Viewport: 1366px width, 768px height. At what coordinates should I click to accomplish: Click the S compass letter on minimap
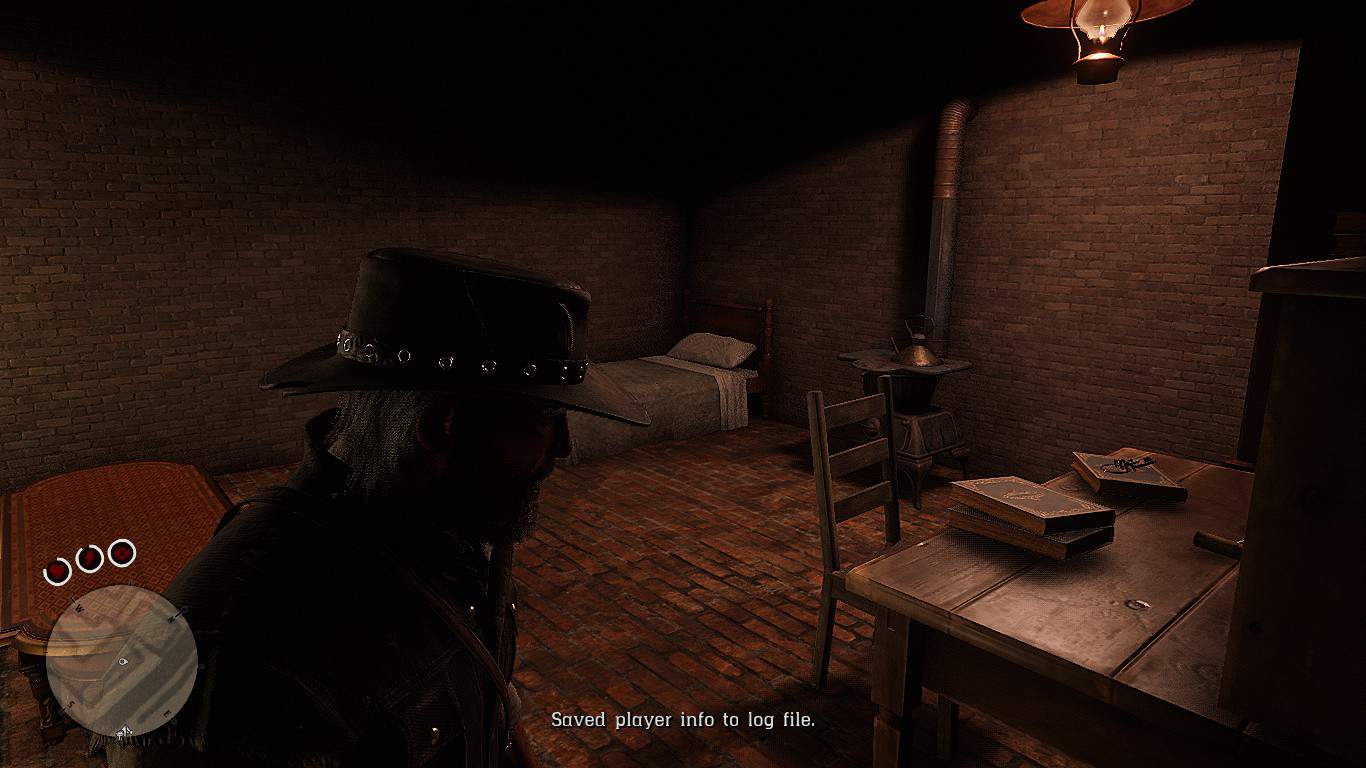(x=71, y=701)
